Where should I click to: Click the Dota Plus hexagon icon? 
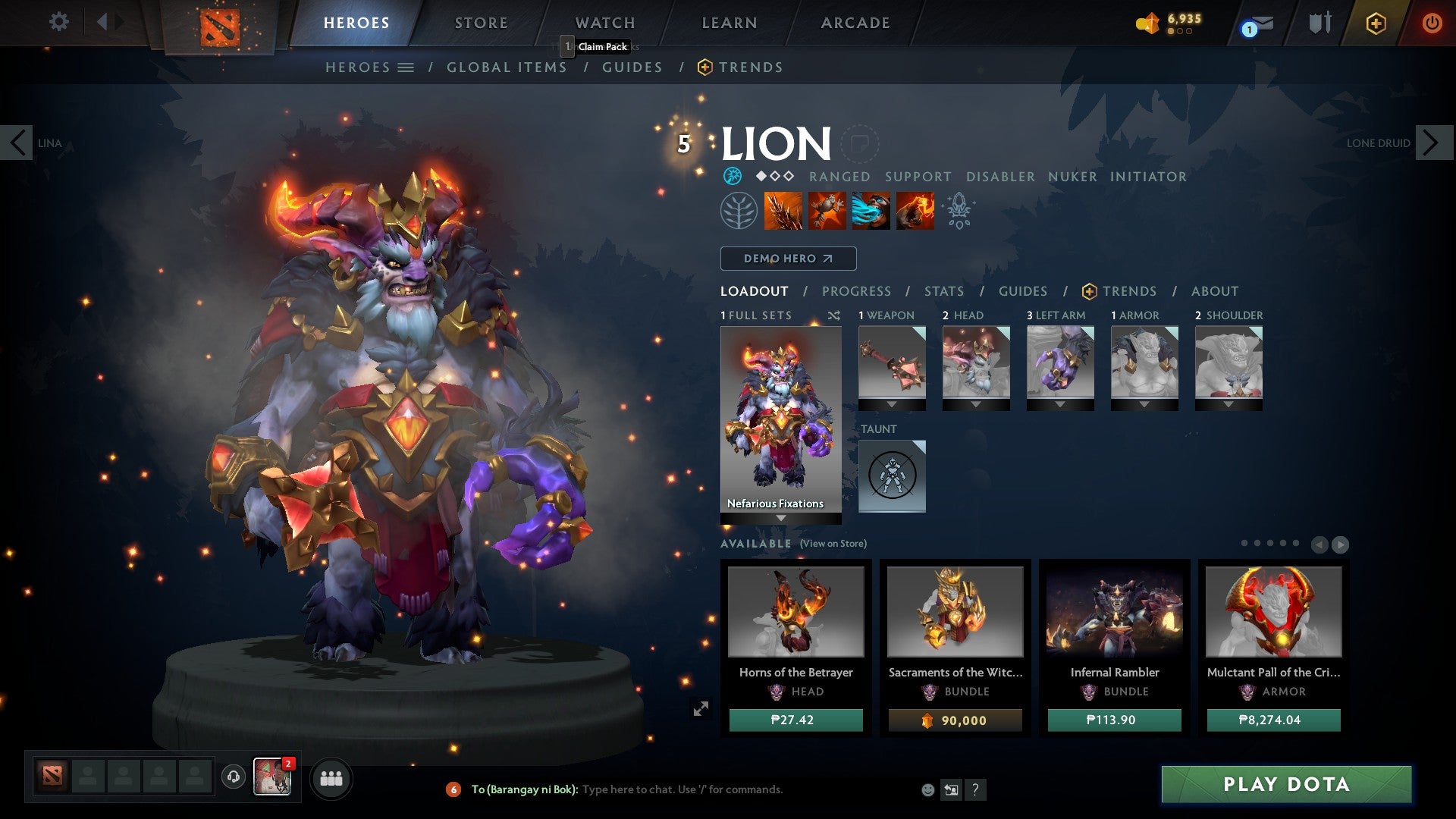pos(1374,22)
